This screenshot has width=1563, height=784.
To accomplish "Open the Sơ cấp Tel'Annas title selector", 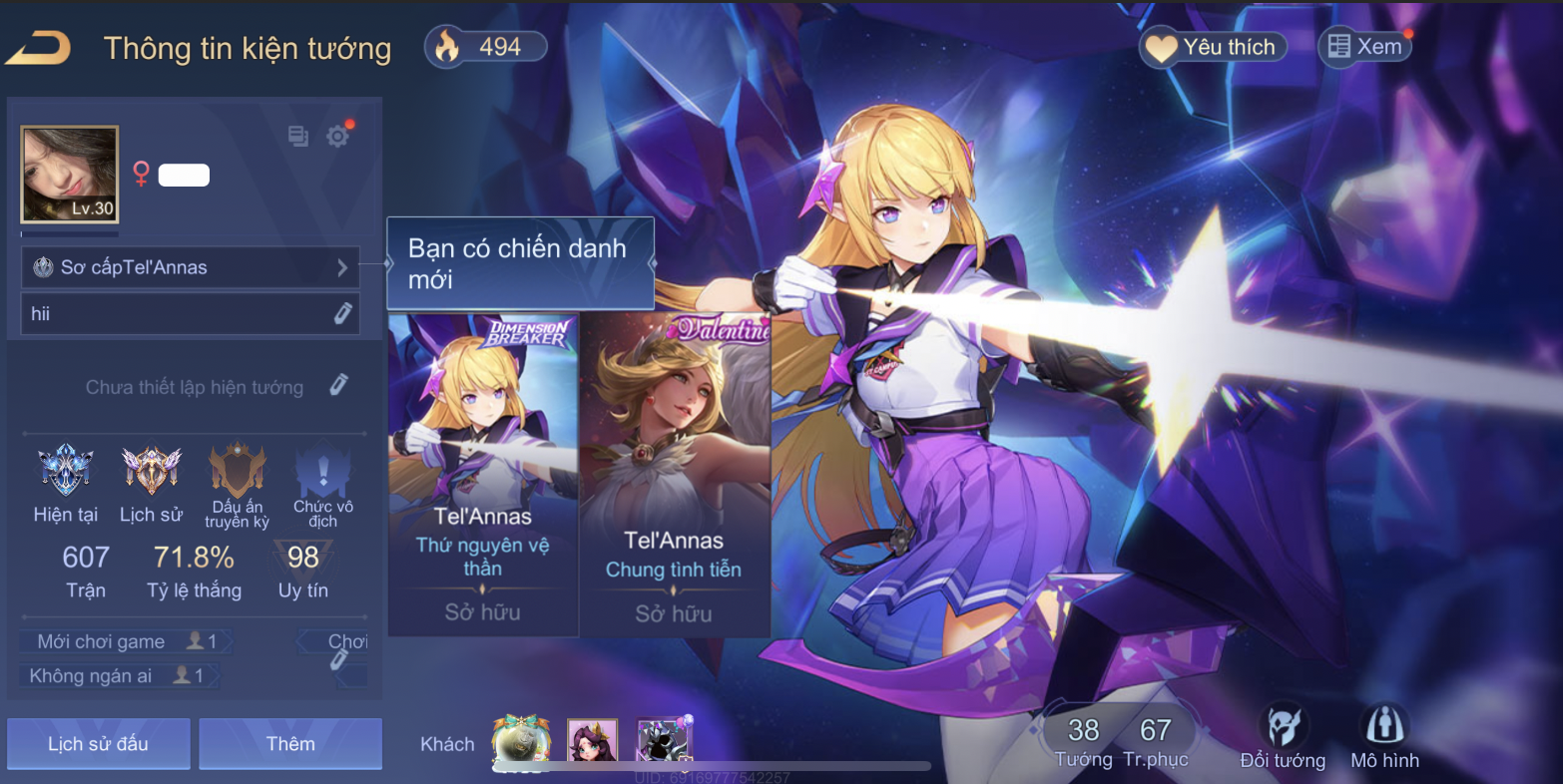I will point(191,267).
